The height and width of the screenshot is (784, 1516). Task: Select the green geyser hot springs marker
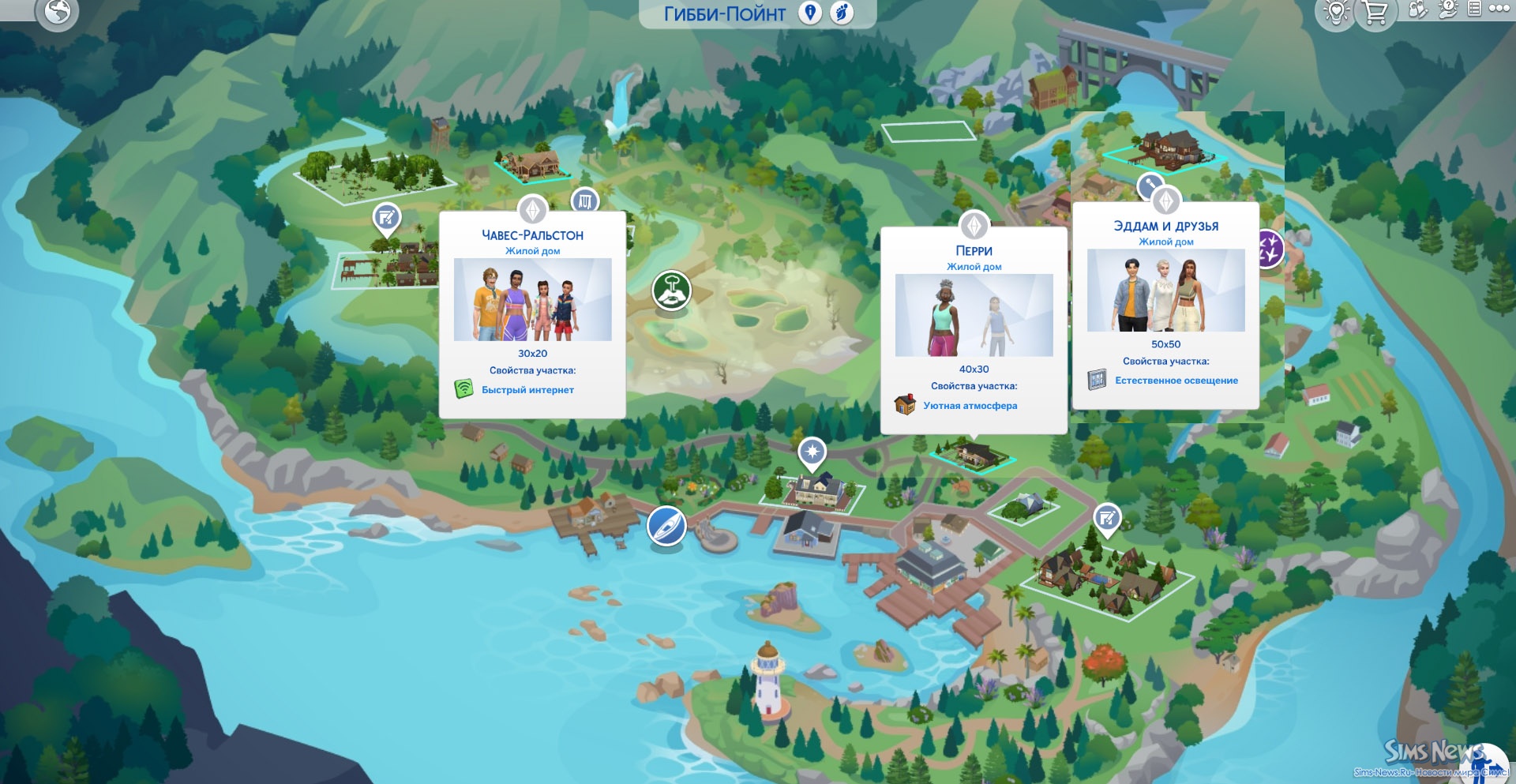671,290
